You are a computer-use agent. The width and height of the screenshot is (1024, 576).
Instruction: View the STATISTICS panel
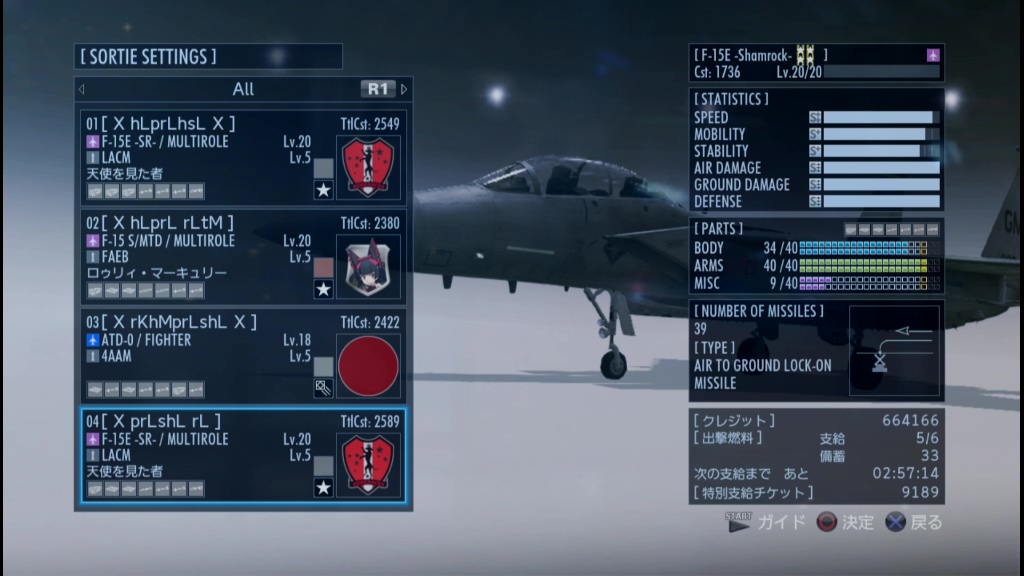816,150
